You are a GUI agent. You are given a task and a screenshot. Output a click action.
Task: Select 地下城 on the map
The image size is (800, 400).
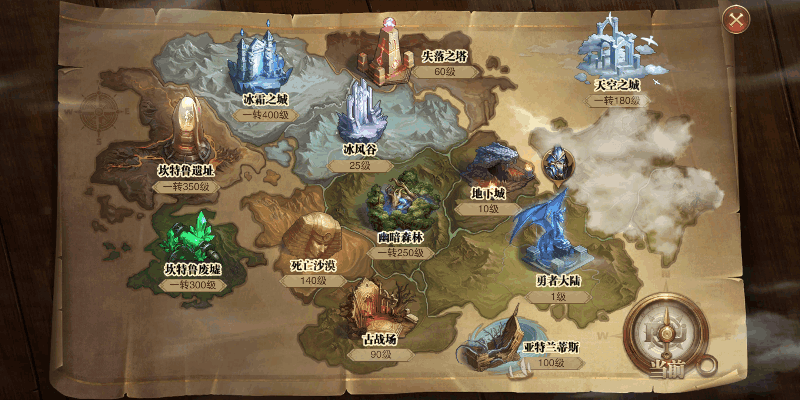(x=488, y=168)
